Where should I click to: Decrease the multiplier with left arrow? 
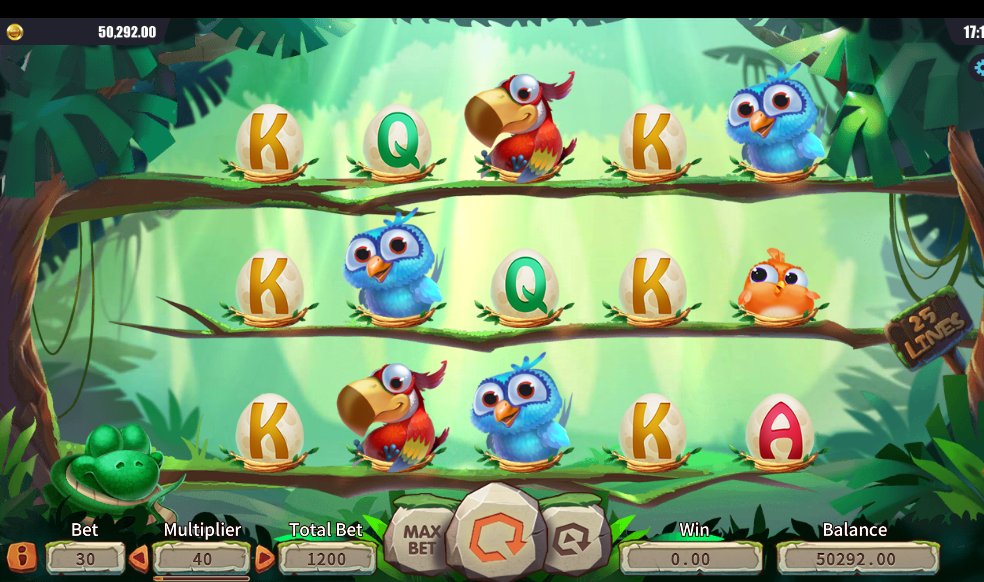[139, 558]
